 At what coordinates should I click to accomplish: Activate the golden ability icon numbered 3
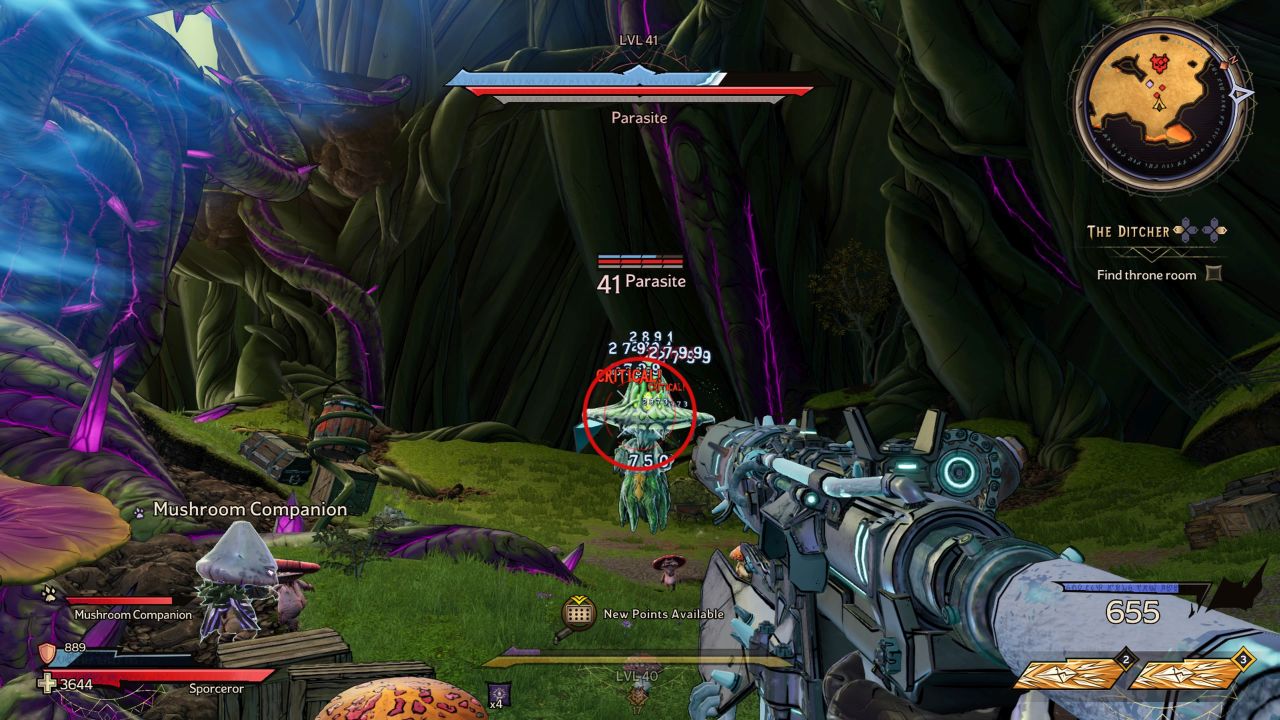(x=1185, y=675)
